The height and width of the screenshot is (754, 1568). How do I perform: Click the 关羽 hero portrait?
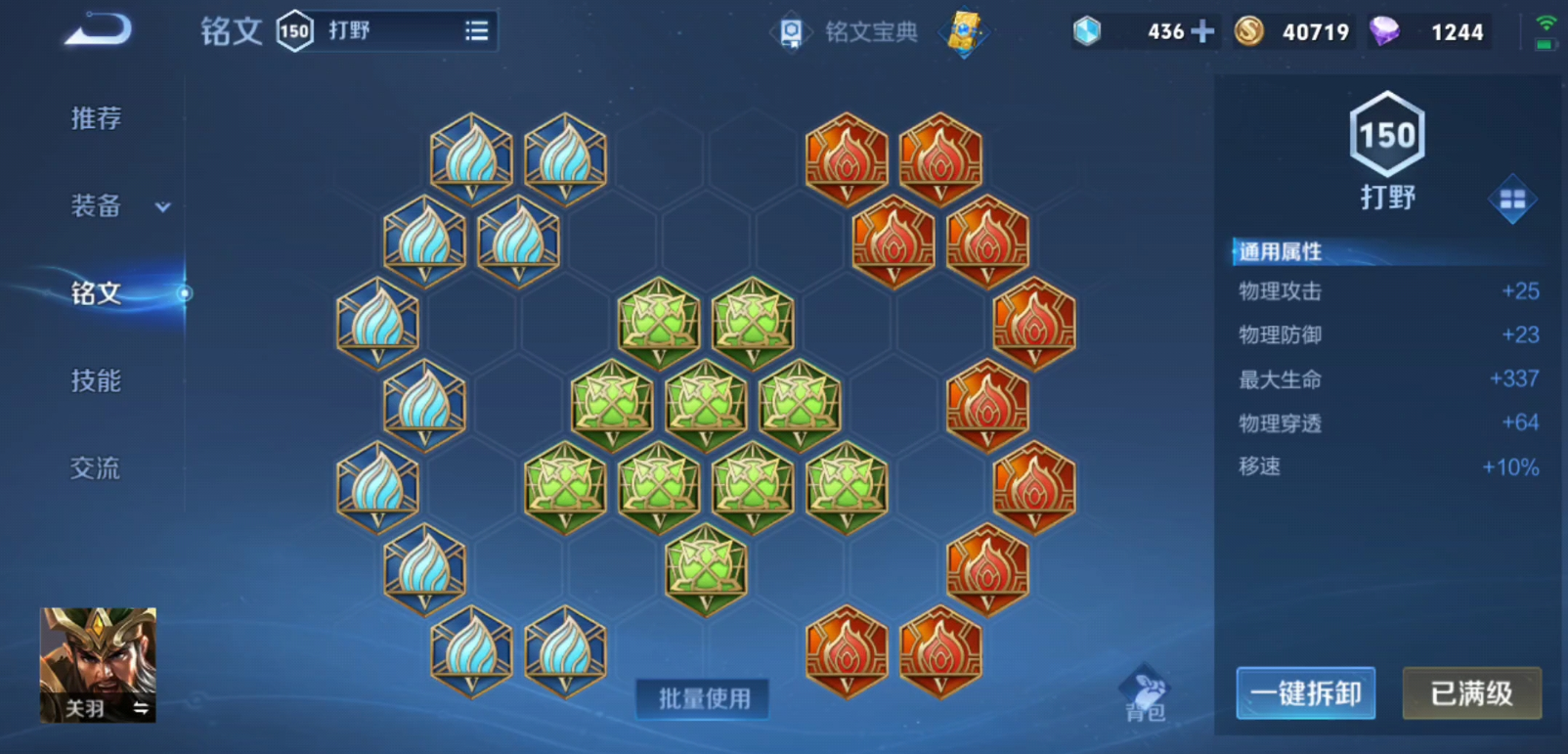click(x=98, y=665)
